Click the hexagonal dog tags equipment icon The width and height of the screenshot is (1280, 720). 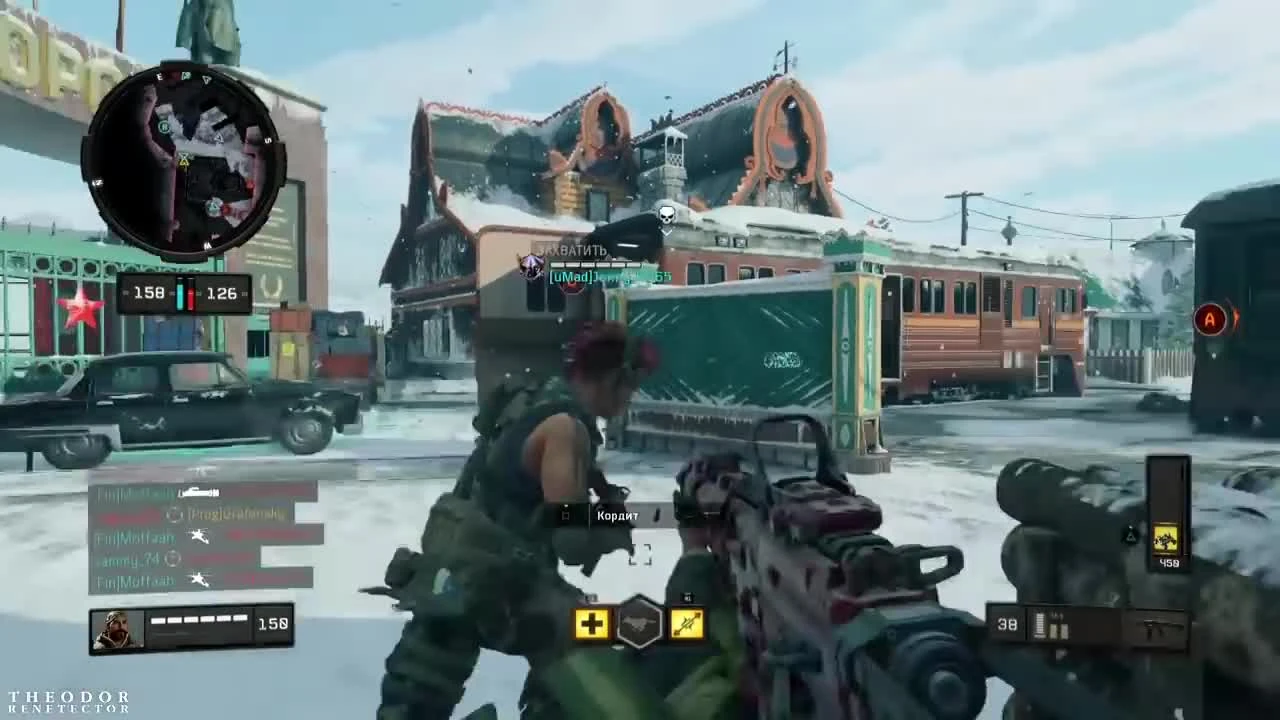pos(640,623)
